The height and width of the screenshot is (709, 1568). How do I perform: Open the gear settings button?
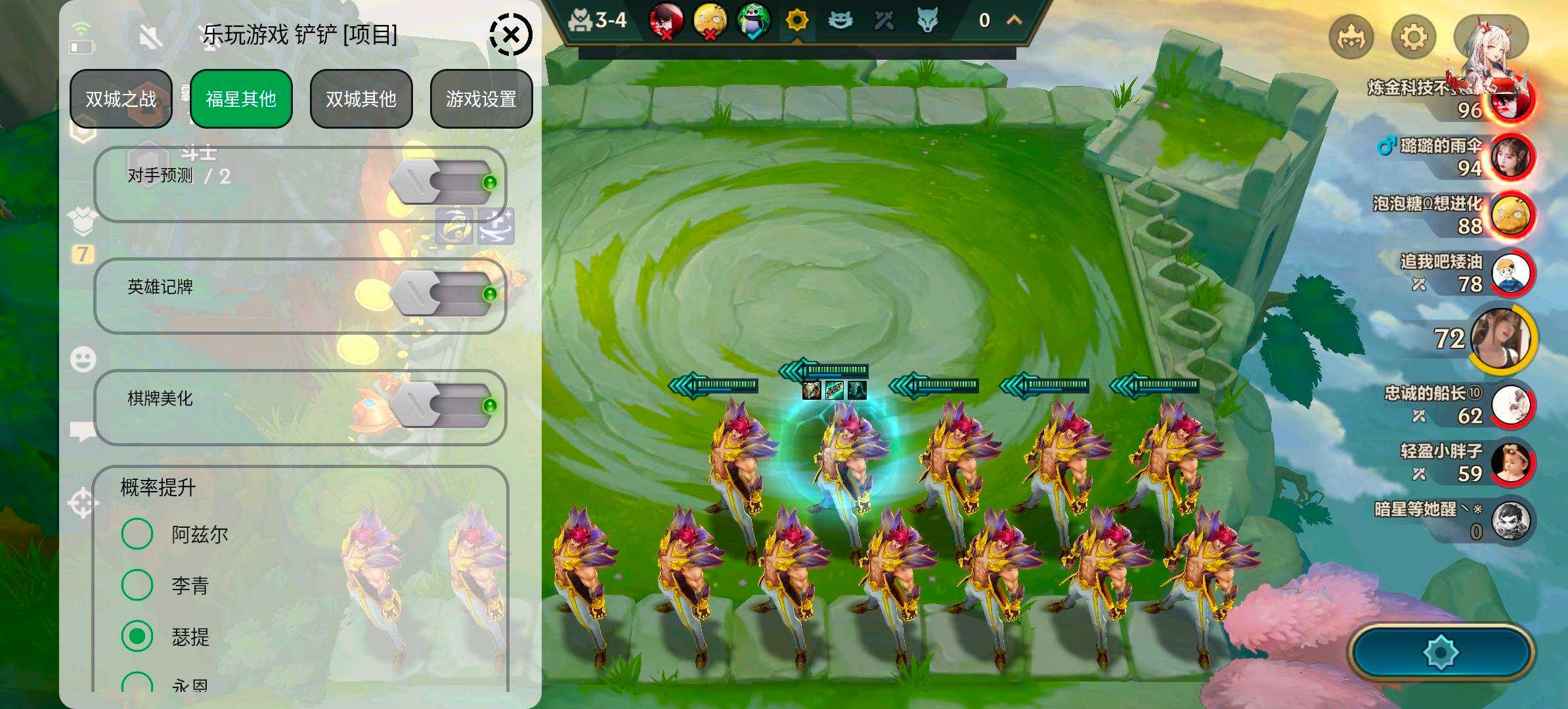[x=1414, y=37]
